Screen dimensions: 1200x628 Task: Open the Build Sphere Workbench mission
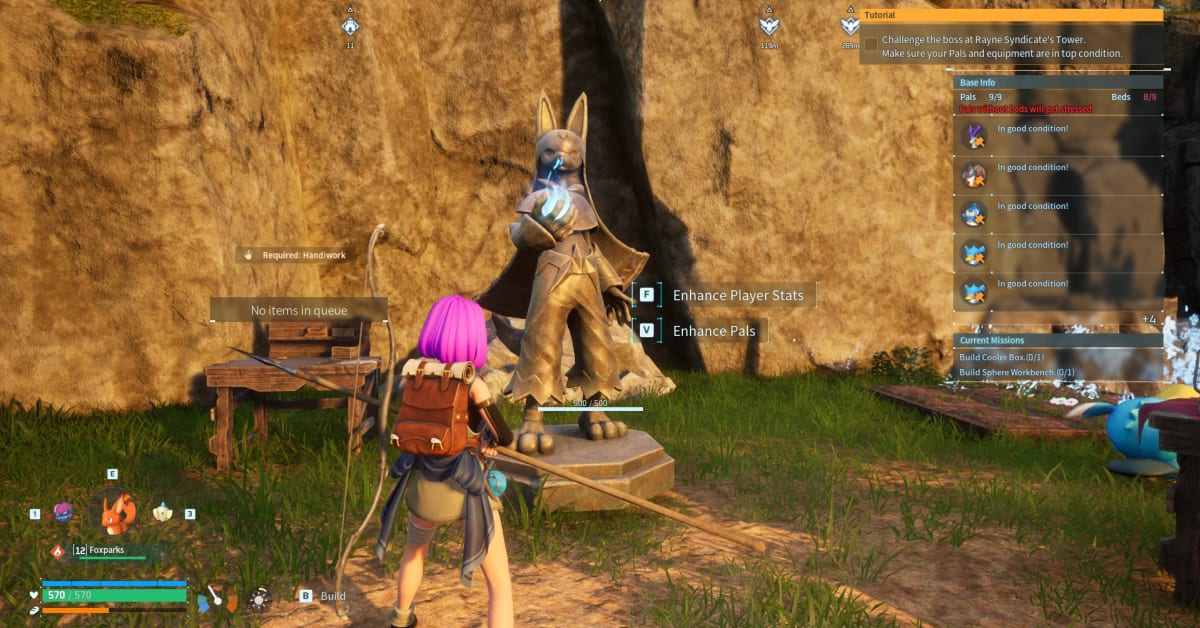pos(1017,373)
